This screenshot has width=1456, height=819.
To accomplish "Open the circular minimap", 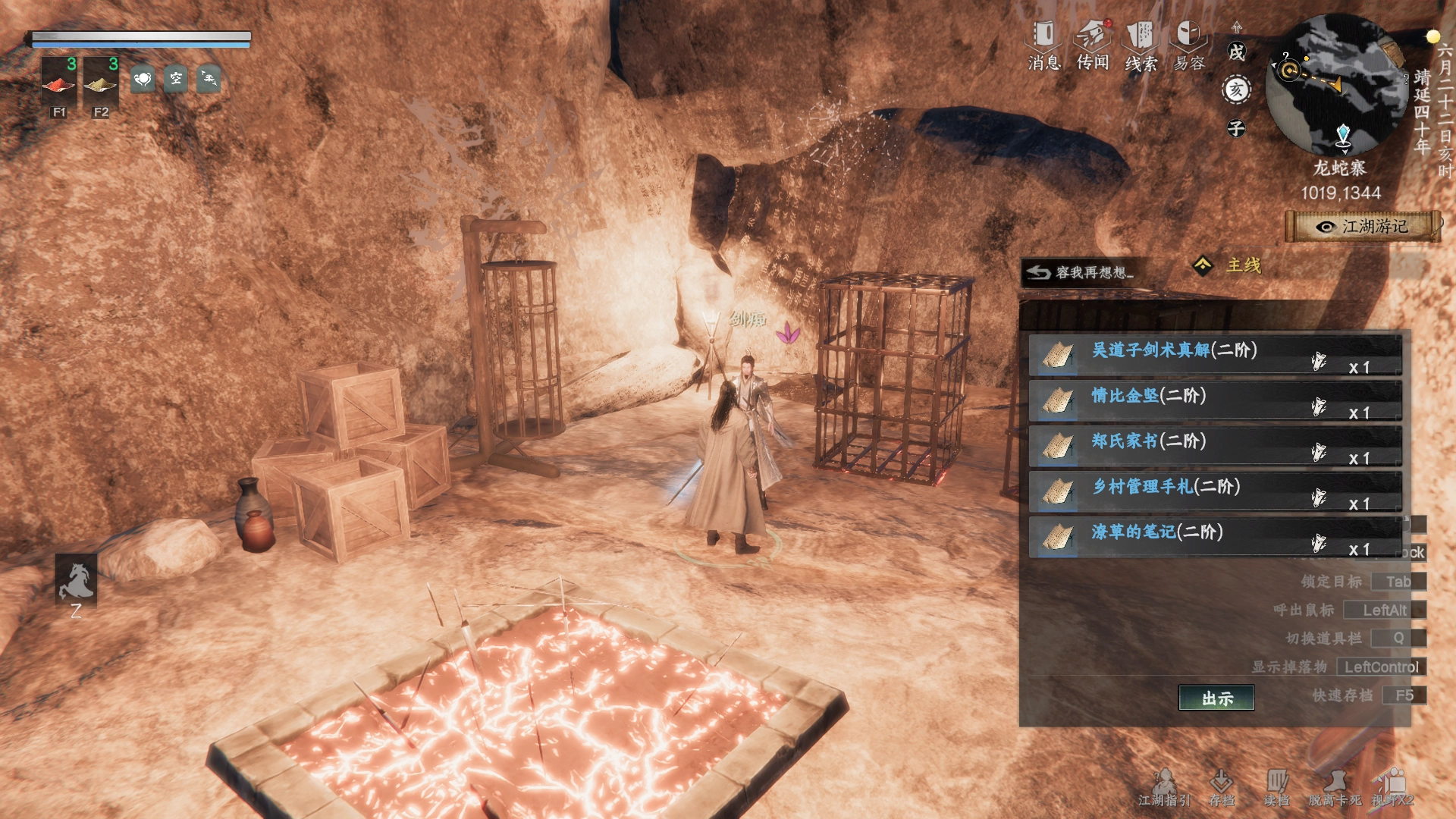I will click(x=1338, y=85).
